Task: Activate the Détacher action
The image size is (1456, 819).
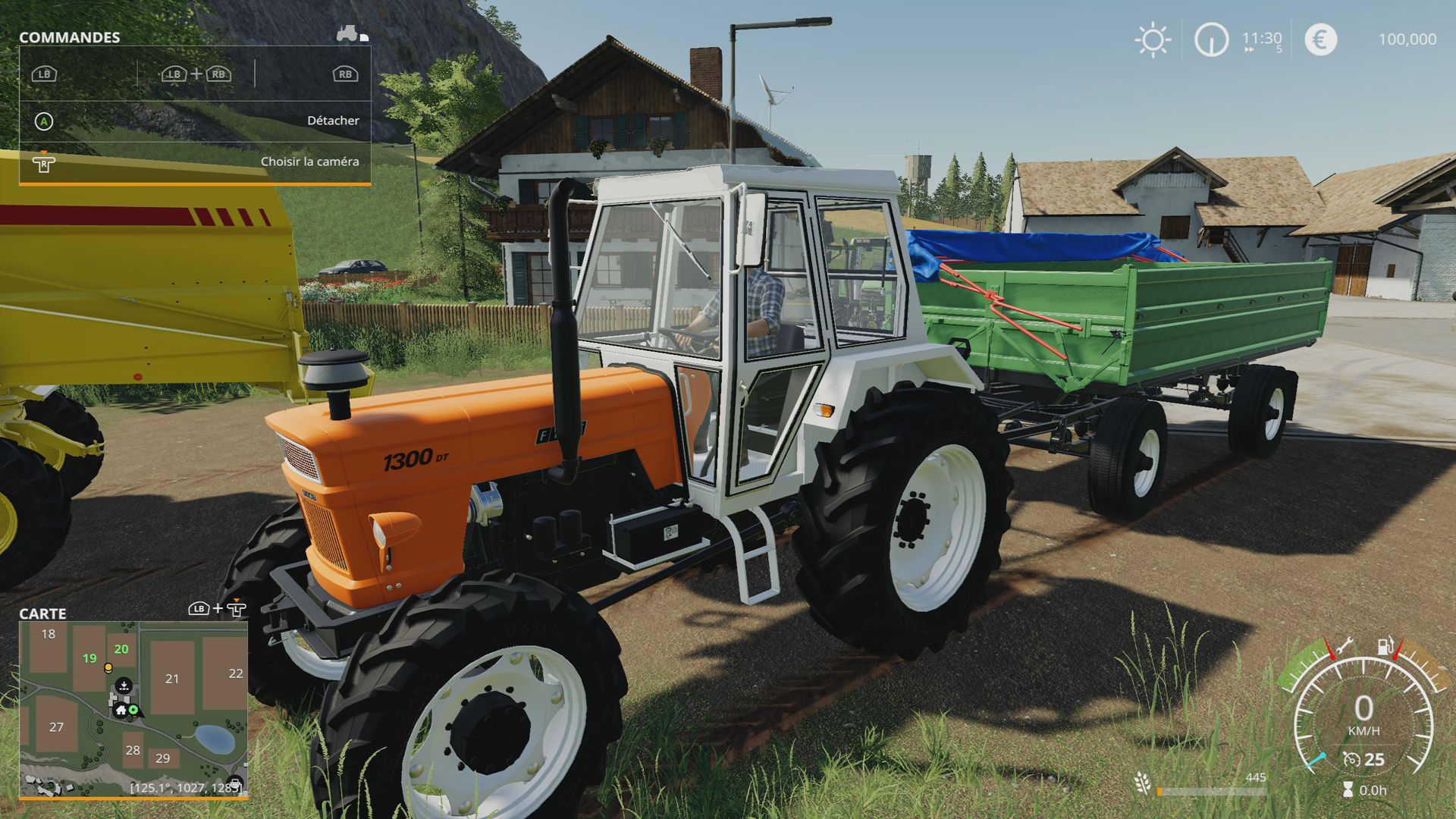Action: coord(334,120)
